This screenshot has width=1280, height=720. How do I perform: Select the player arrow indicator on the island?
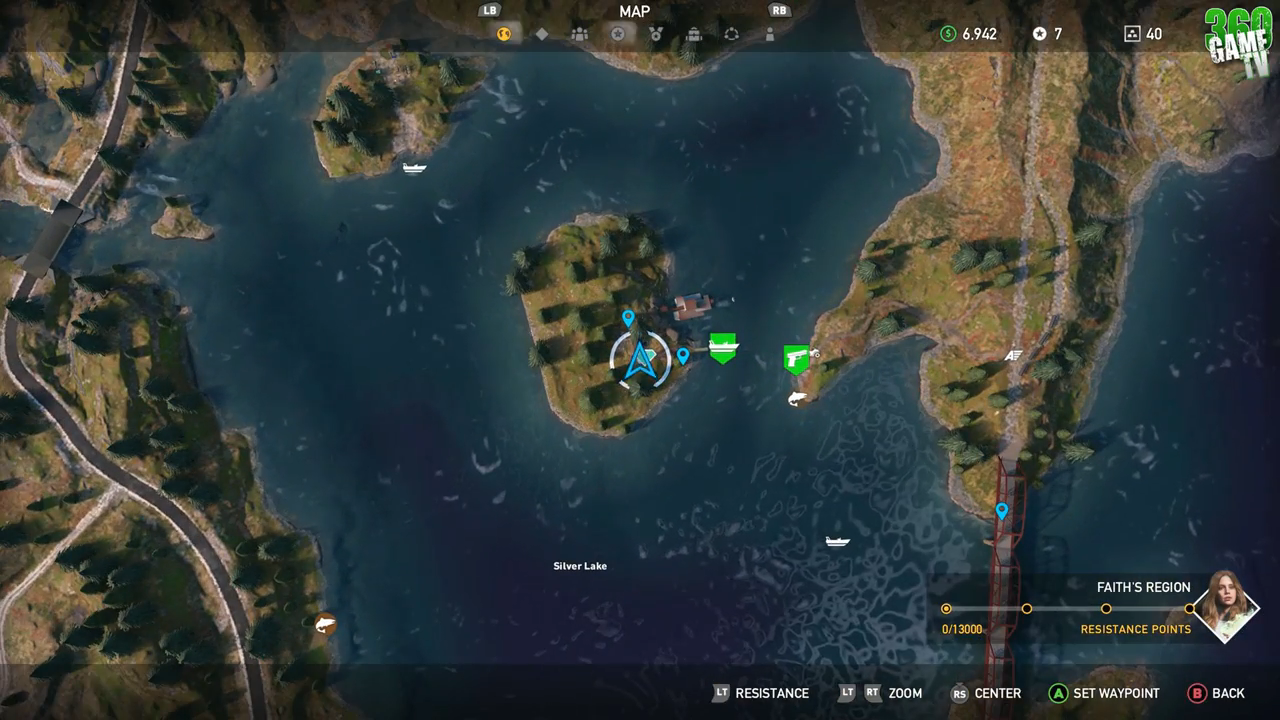(640, 359)
